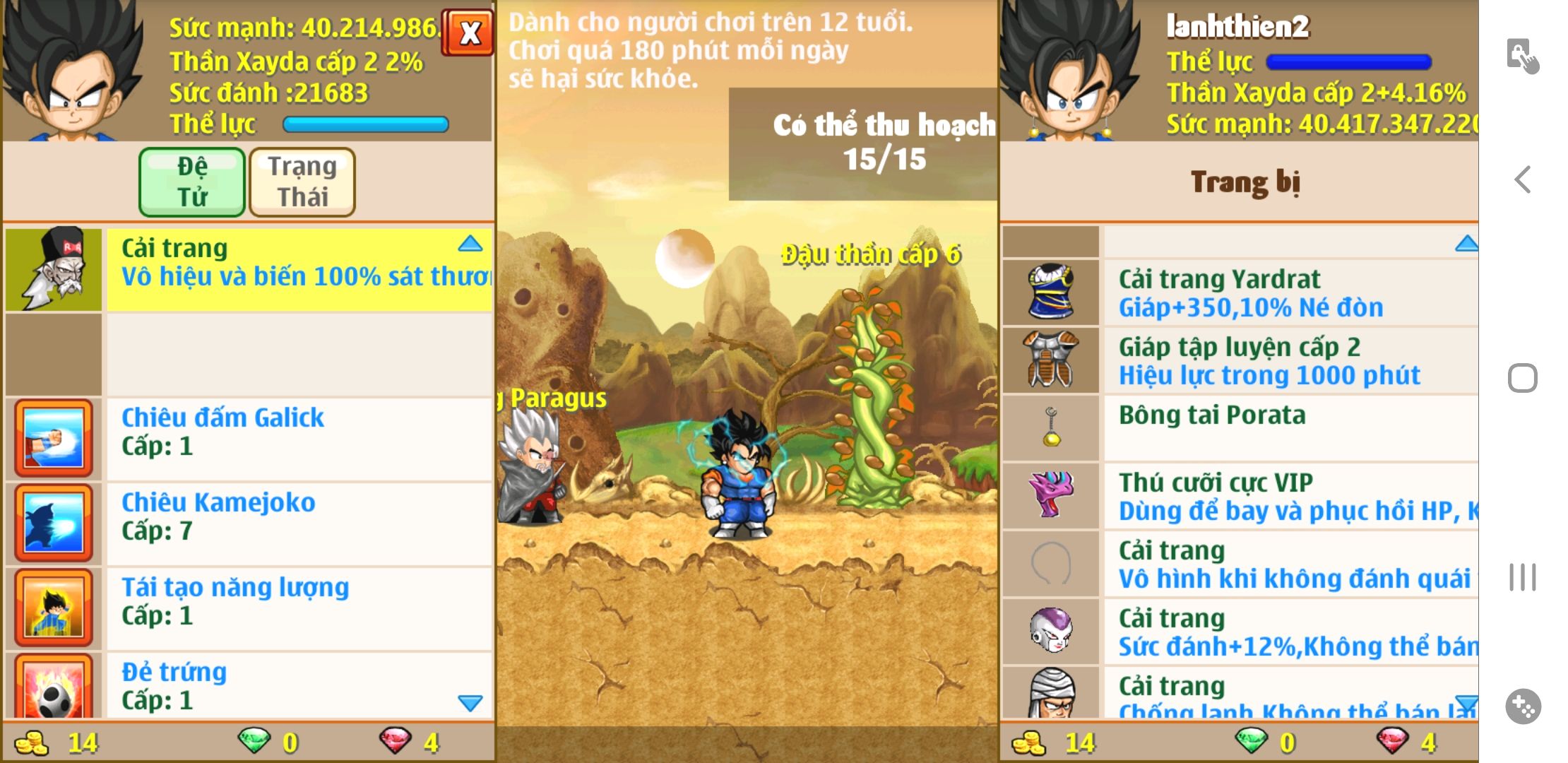Tap the Android back arrow
The height and width of the screenshot is (763, 1568).
point(1523,179)
